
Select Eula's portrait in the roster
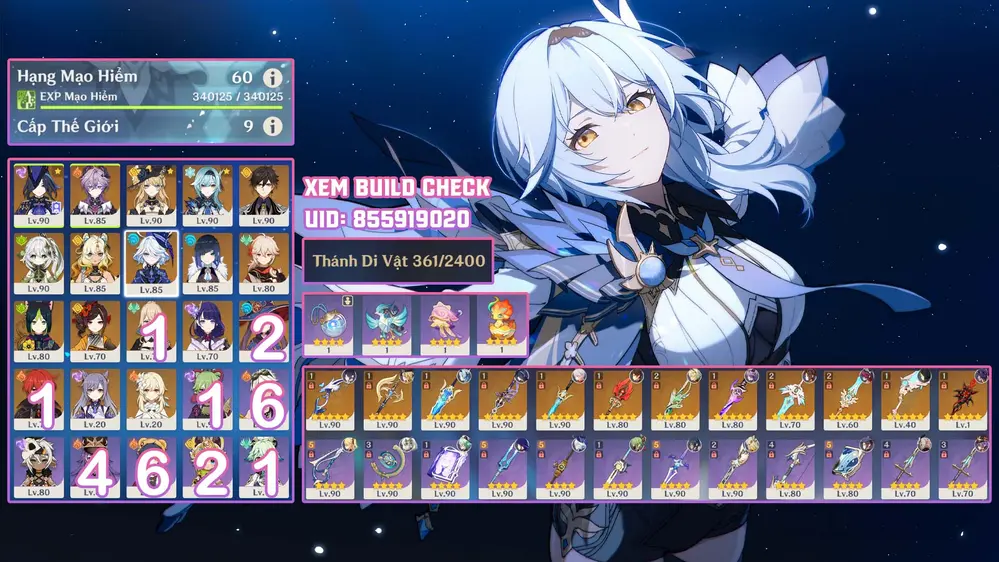207,194
